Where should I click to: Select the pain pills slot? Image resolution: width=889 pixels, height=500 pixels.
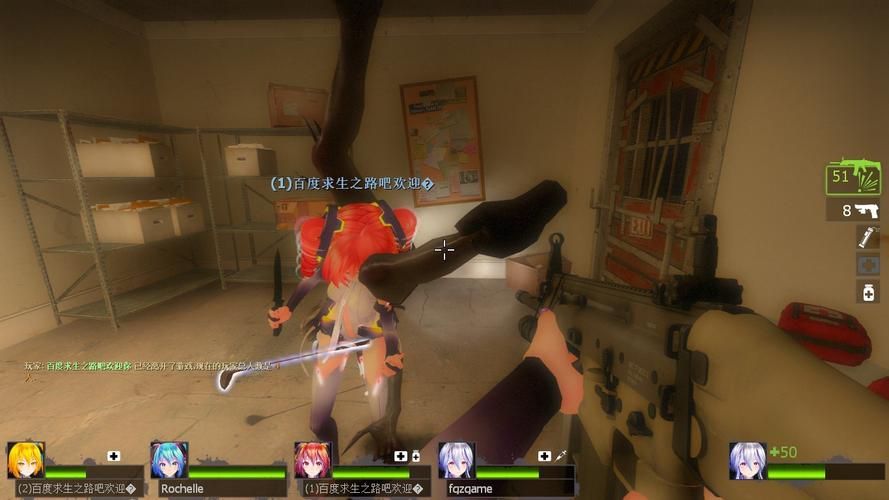tap(867, 291)
